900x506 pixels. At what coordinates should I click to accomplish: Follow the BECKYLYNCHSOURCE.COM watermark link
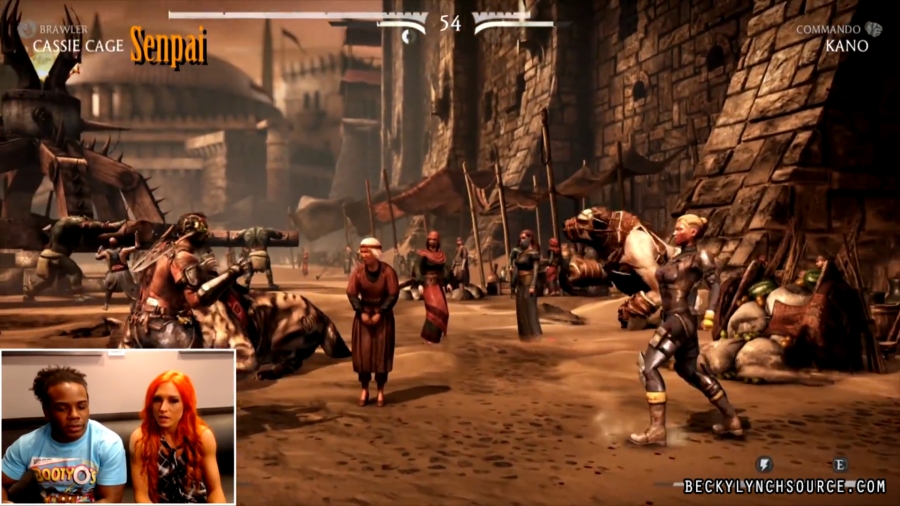pyautogui.click(x=784, y=487)
